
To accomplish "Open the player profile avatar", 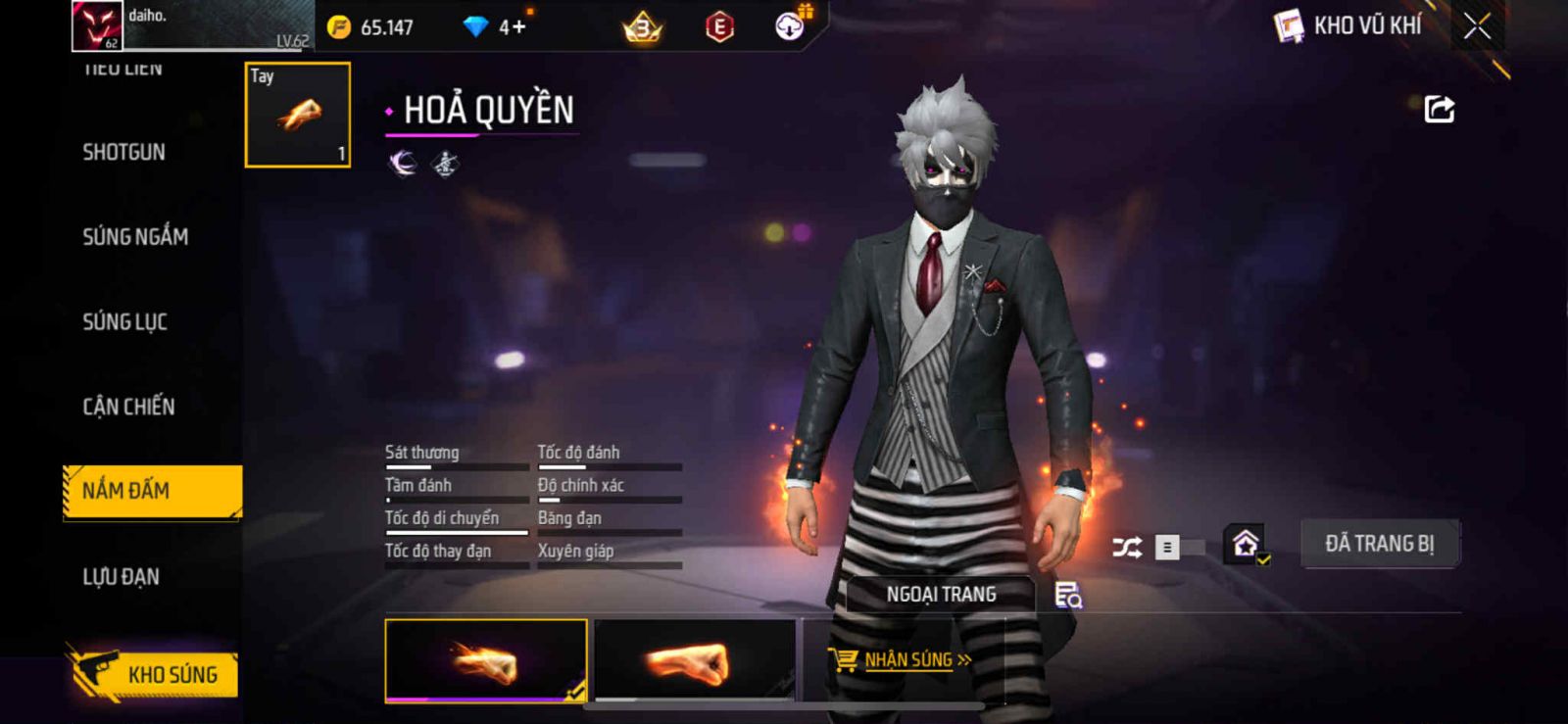I will 97,25.
